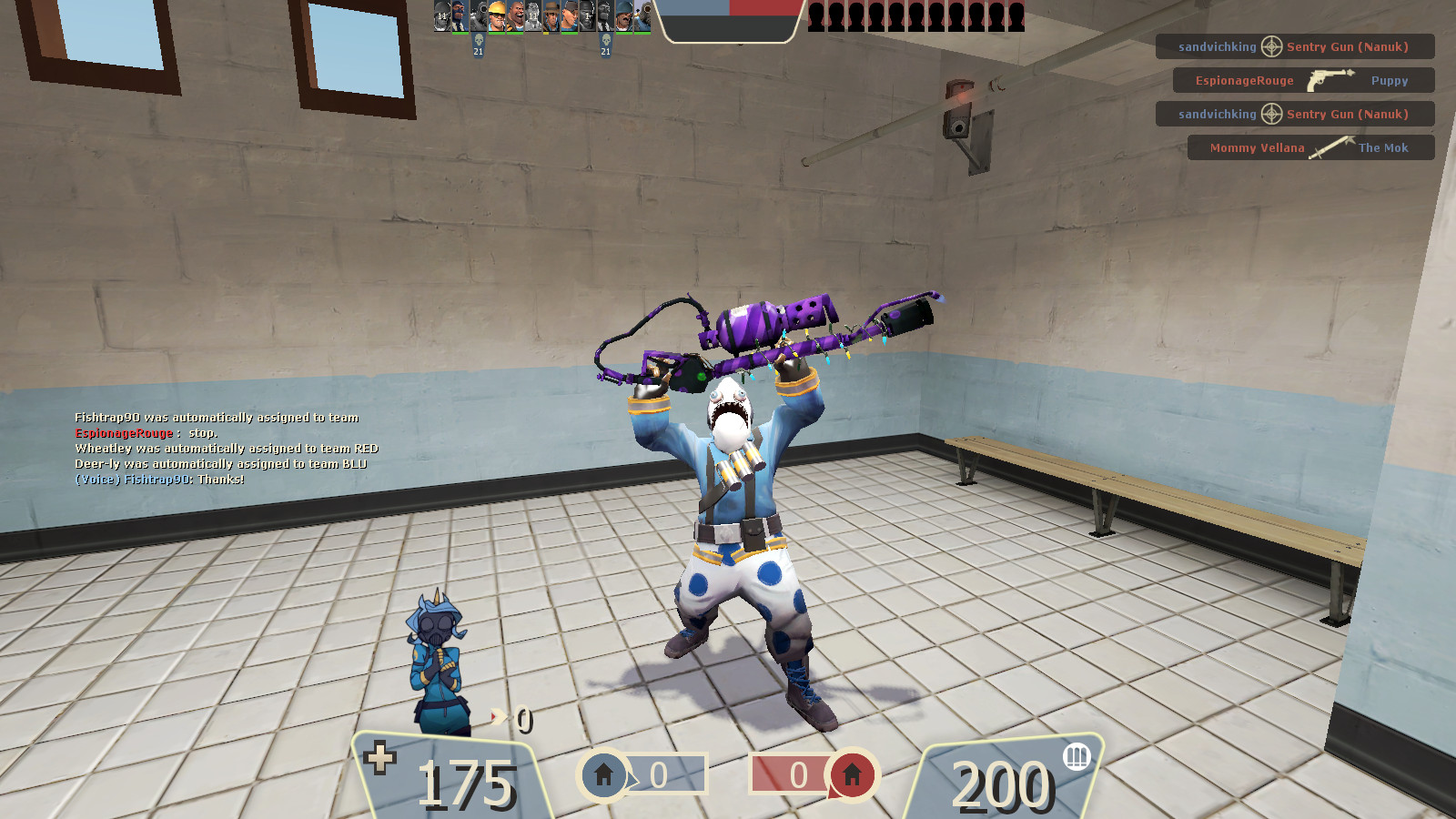Click the skull respawn icon under the Spy avatar
1456x819 pixels.
(x=605, y=41)
